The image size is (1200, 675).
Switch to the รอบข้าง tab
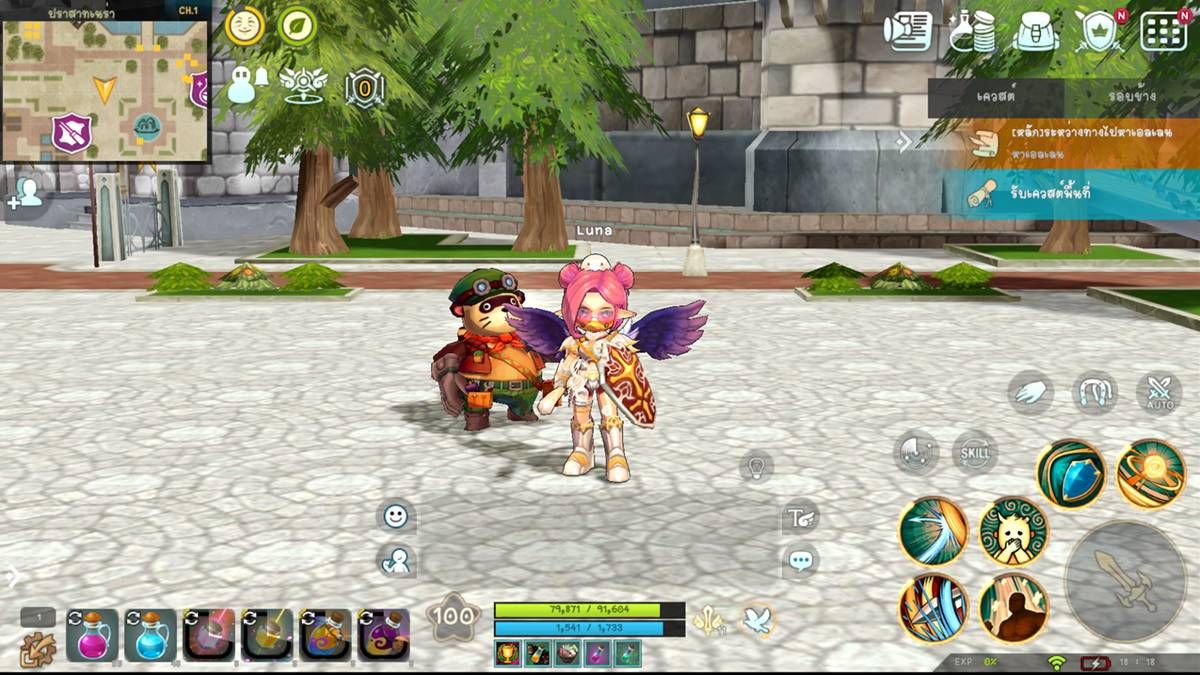pos(1131,97)
